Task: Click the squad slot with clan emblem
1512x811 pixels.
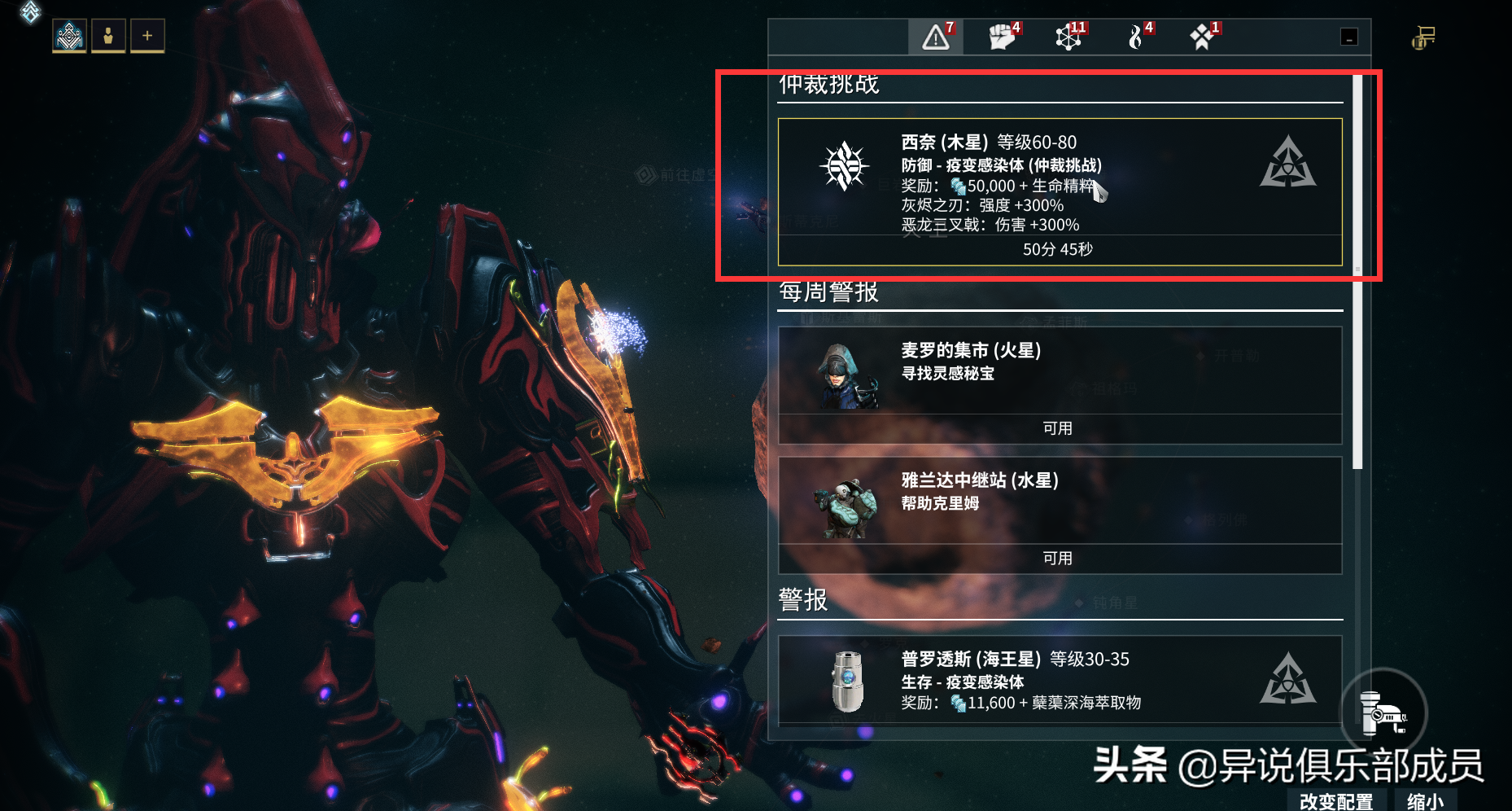Action: click(x=69, y=36)
